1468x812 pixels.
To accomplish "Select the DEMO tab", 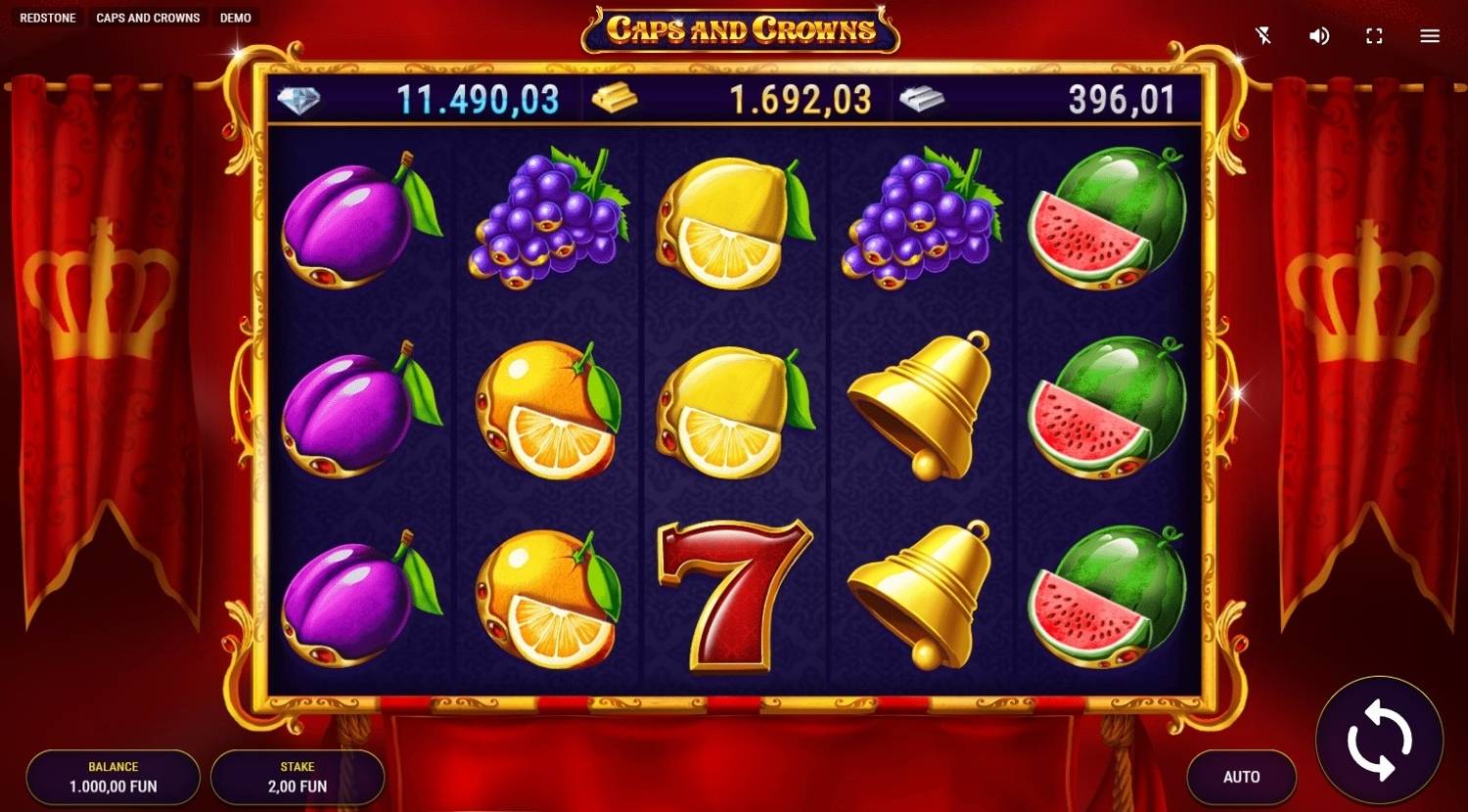I will 235,17.
